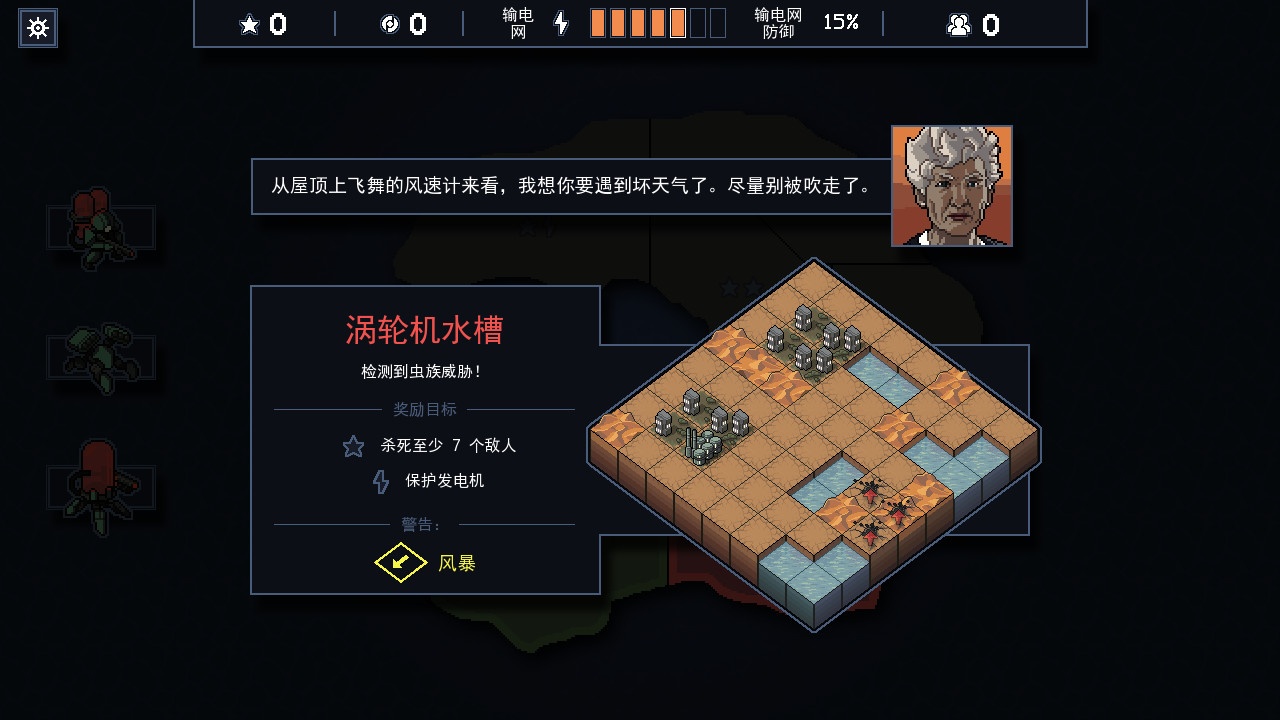Click the star icon beside kill objective
This screenshot has width=1280, height=720.
352,447
